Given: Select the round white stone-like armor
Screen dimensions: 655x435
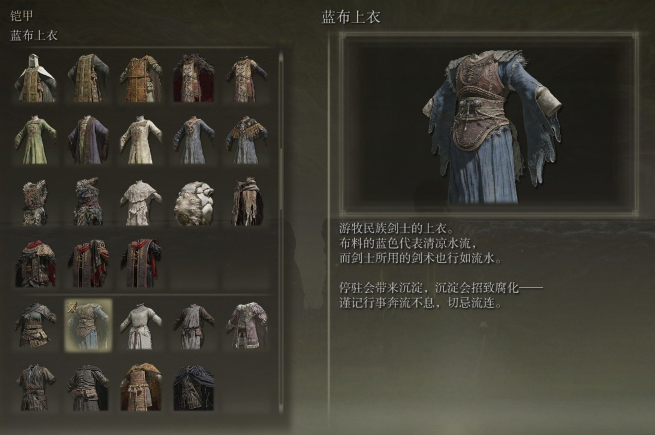Looking at the screenshot, I should pos(193,201).
